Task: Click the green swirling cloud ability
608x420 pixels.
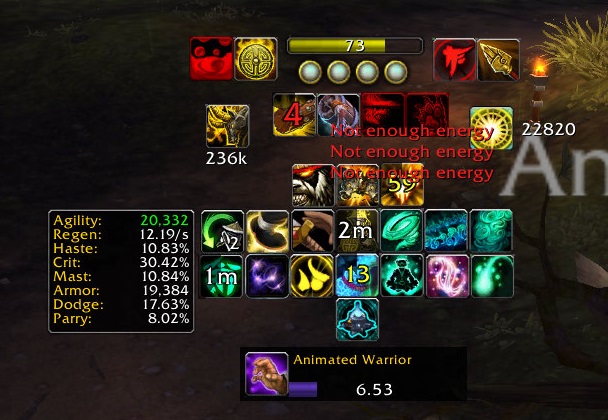Action: coord(491,231)
